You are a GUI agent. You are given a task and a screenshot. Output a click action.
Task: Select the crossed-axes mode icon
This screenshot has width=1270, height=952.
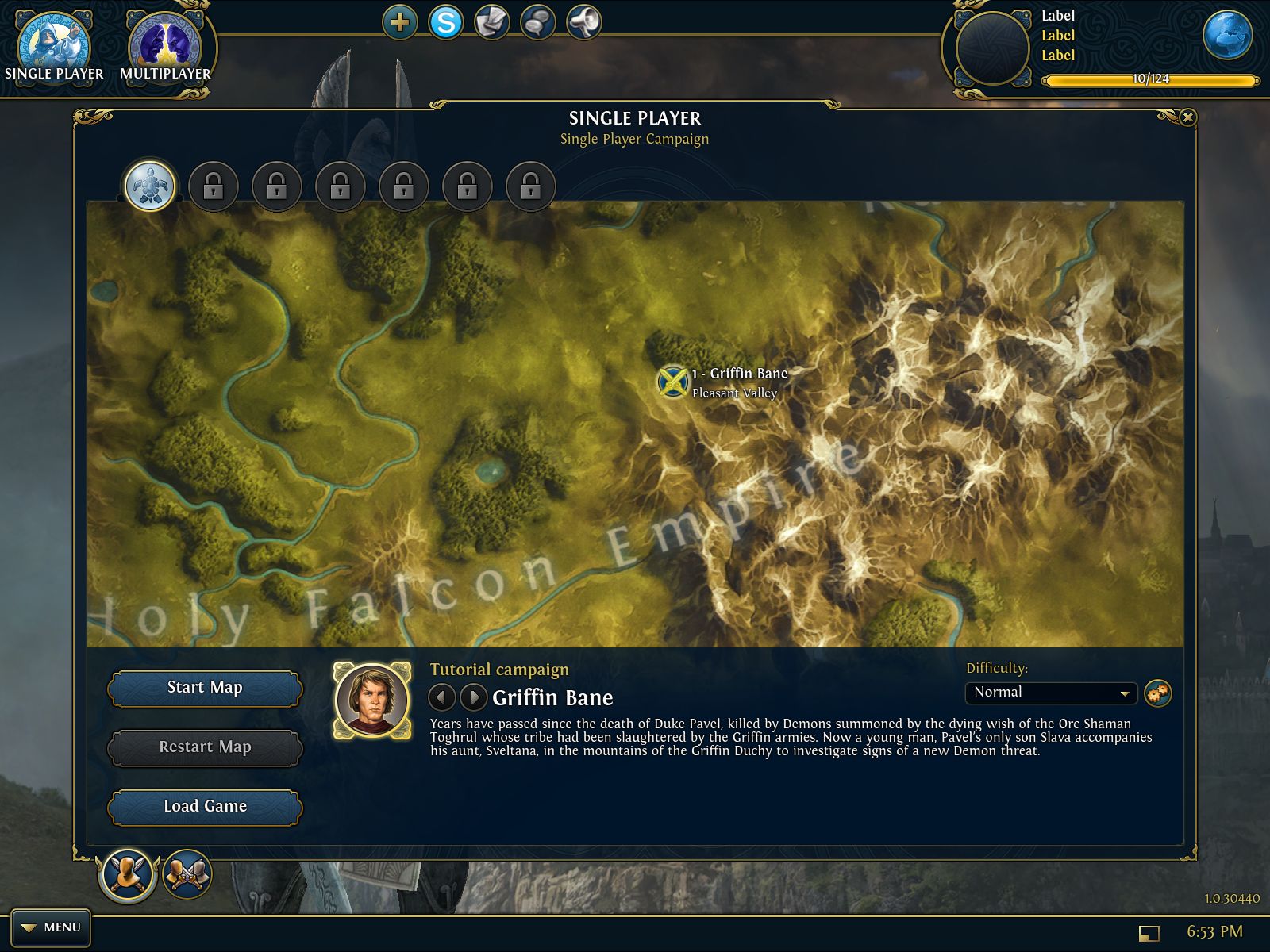click(187, 874)
